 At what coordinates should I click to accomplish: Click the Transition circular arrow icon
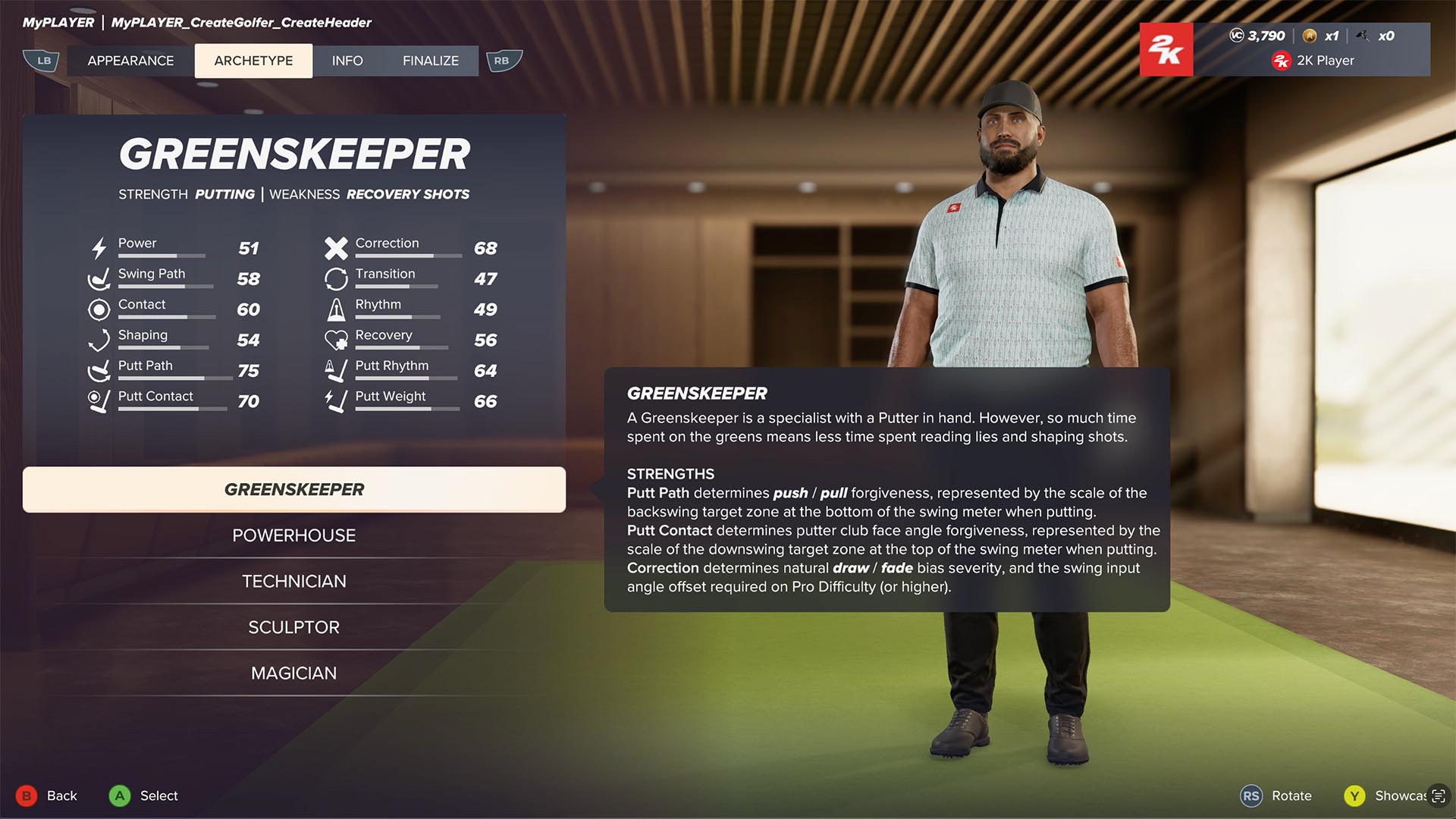(x=337, y=278)
